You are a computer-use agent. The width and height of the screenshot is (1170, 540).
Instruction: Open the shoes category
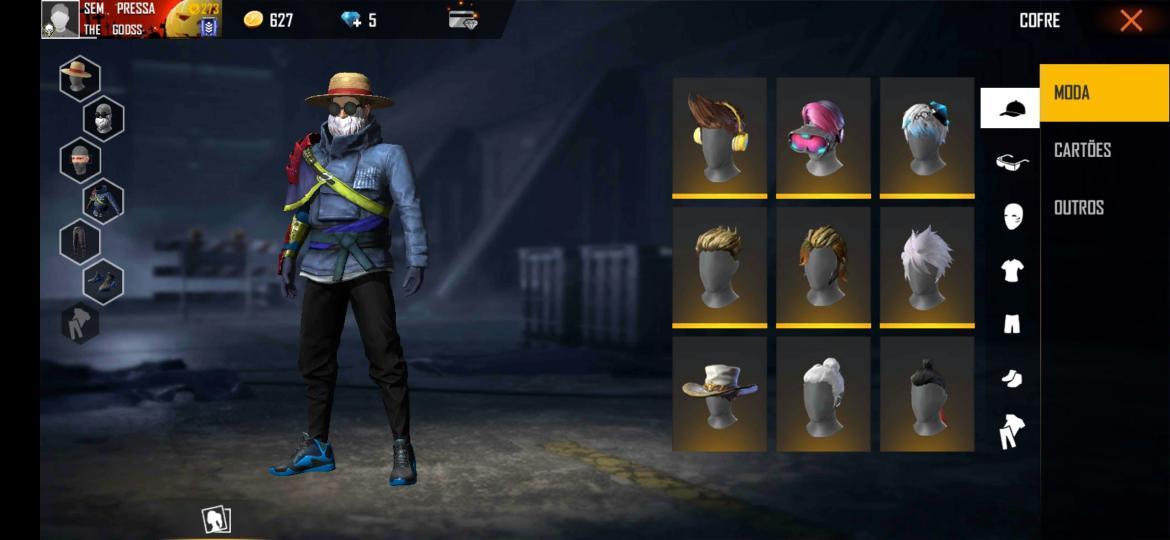coord(1012,378)
